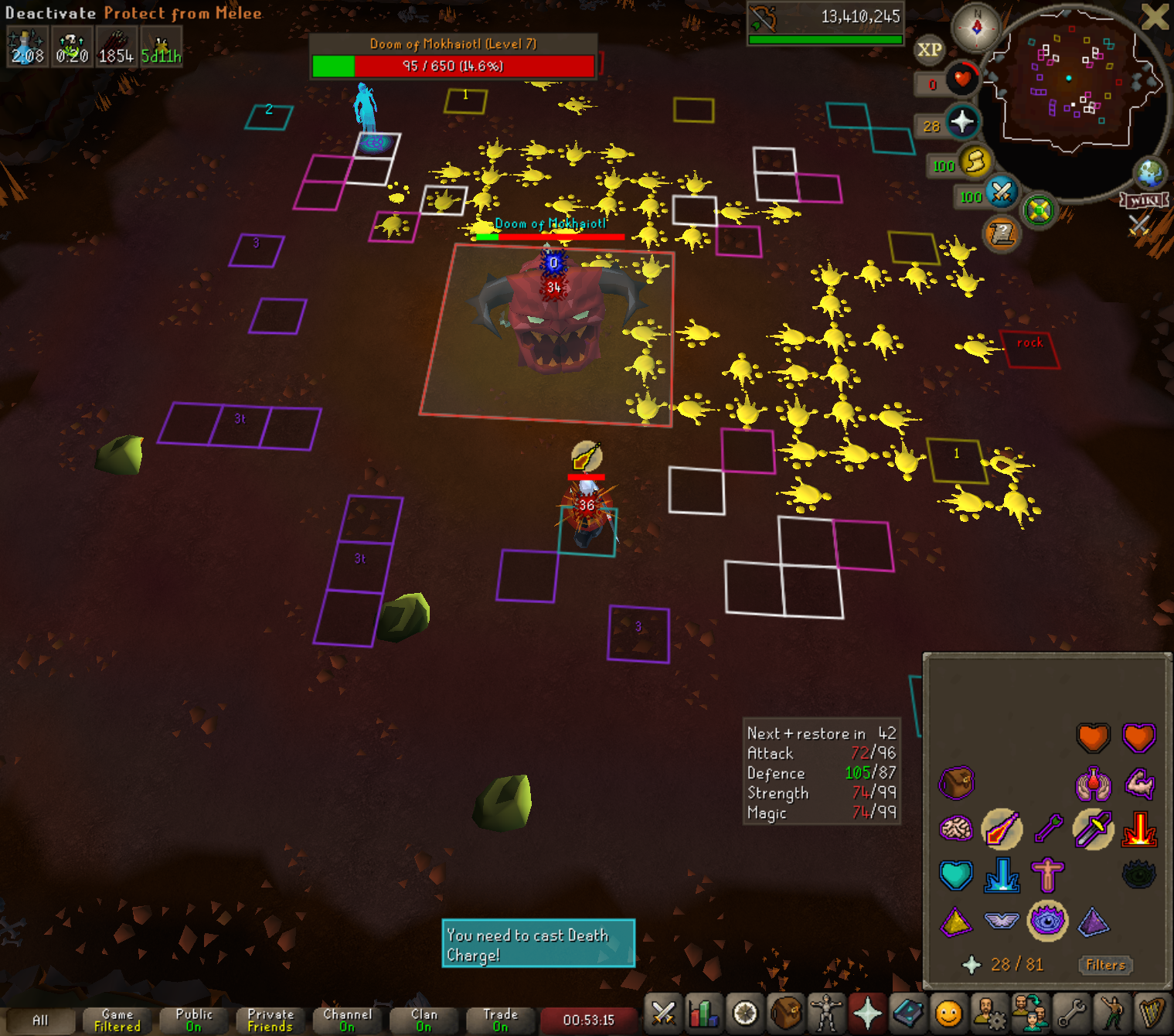Screen dimensions: 1174x1036
Task: Open the Inventory backpack tab
Action: pos(785,1013)
